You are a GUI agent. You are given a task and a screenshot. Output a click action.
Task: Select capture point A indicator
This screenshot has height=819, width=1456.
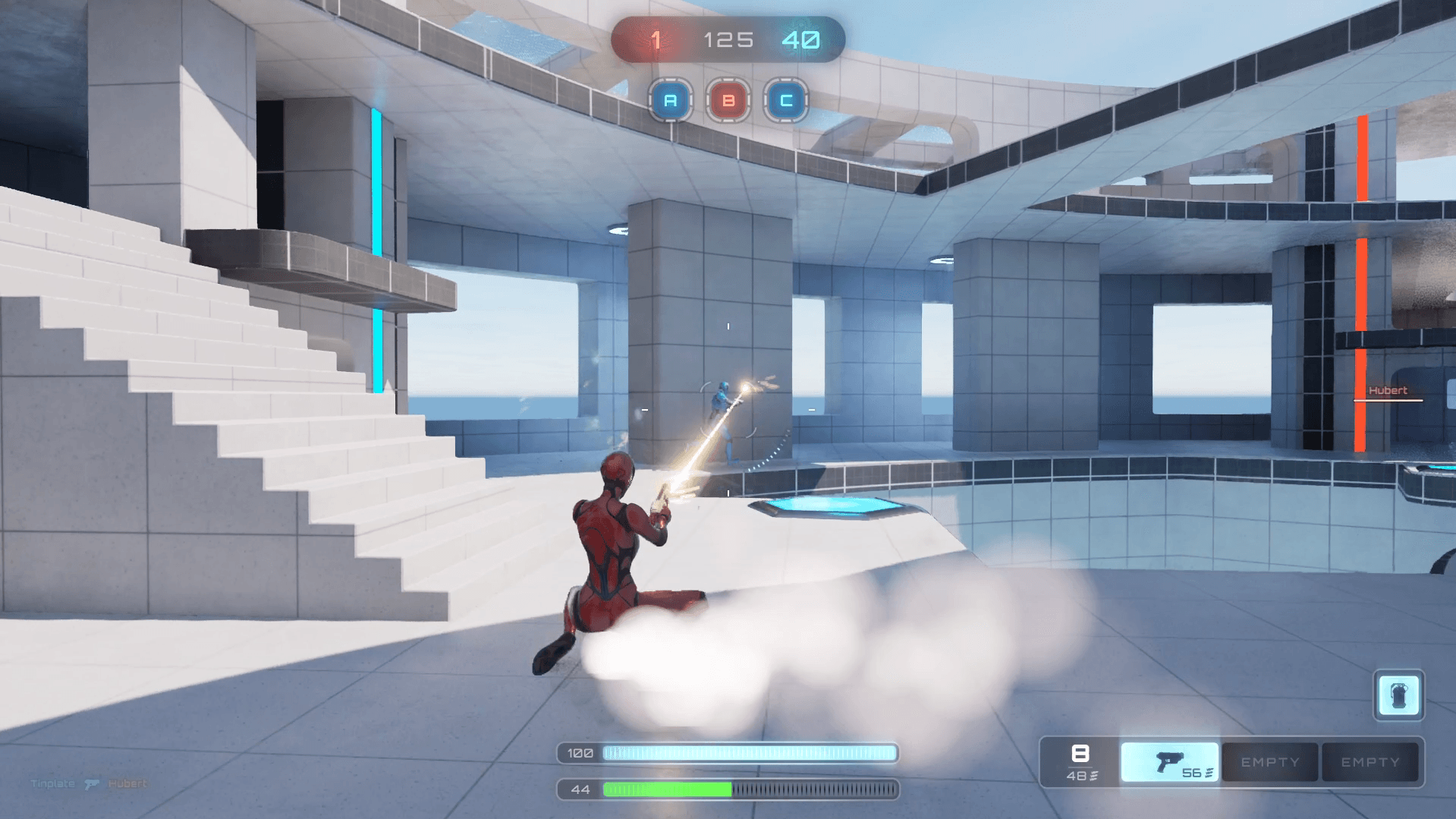tap(671, 100)
